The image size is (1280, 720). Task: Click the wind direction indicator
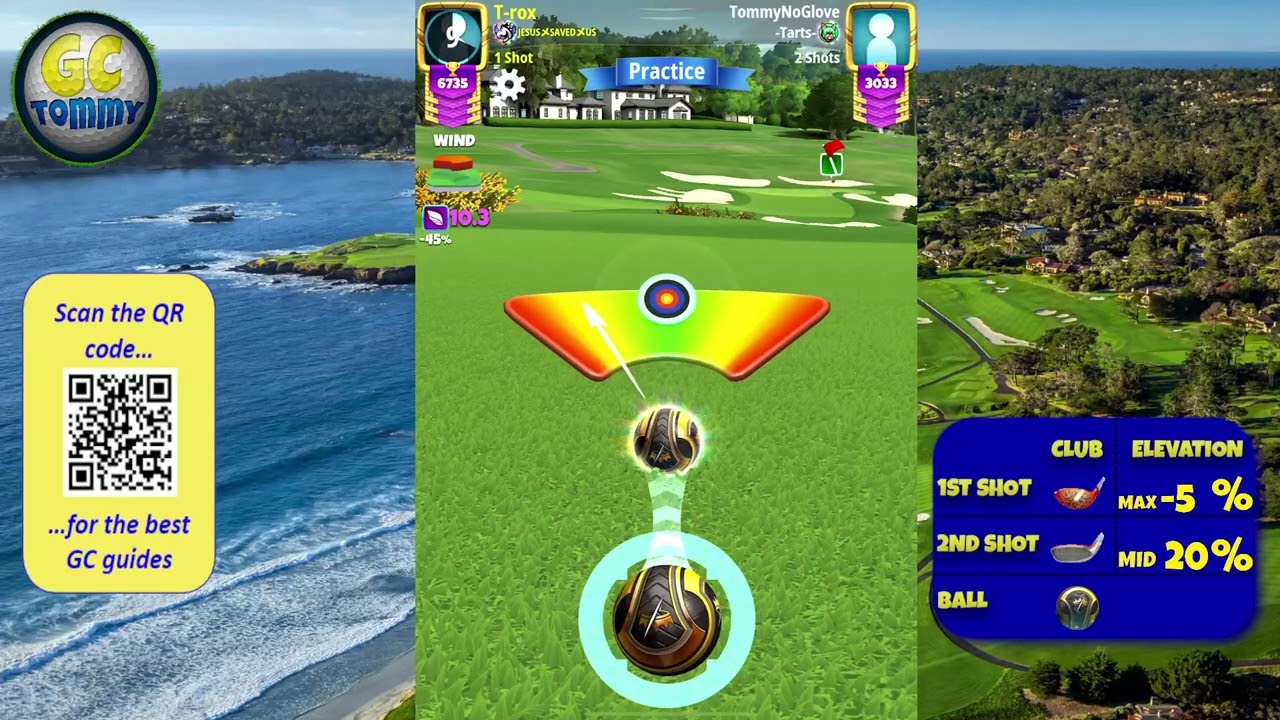453,171
